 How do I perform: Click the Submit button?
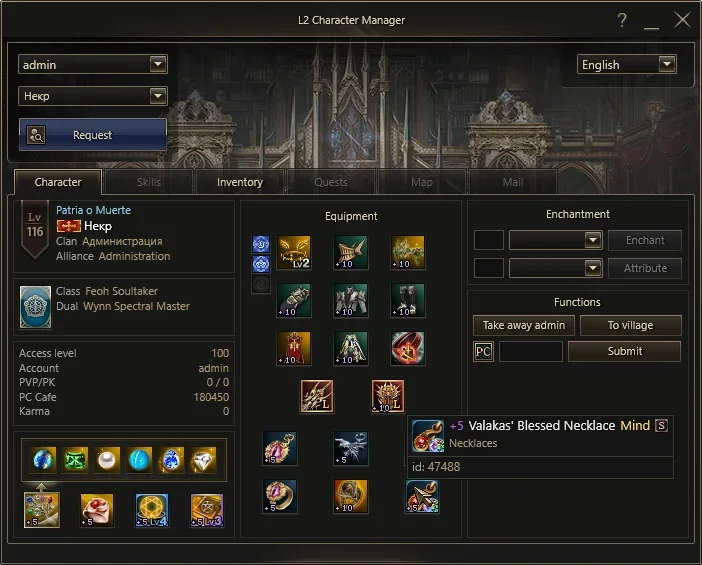tap(624, 352)
